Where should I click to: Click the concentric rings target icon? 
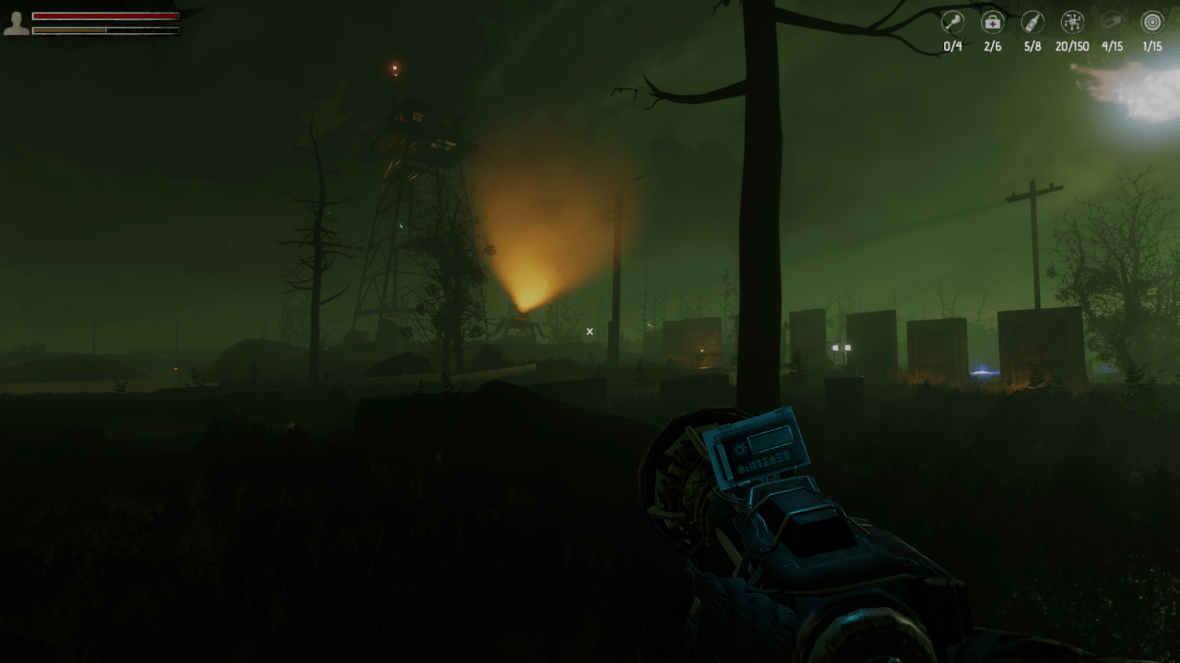(x=1152, y=22)
